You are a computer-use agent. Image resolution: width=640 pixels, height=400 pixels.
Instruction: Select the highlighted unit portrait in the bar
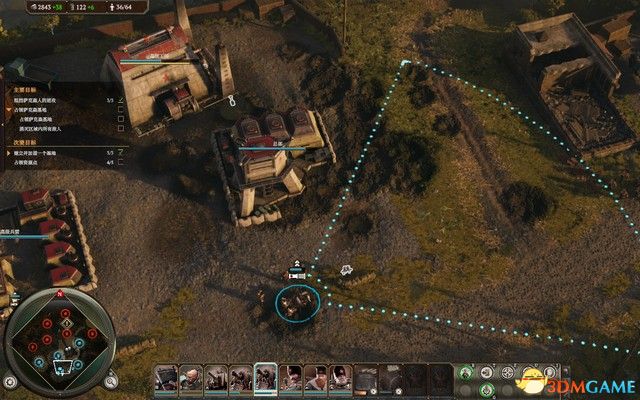coord(266,378)
